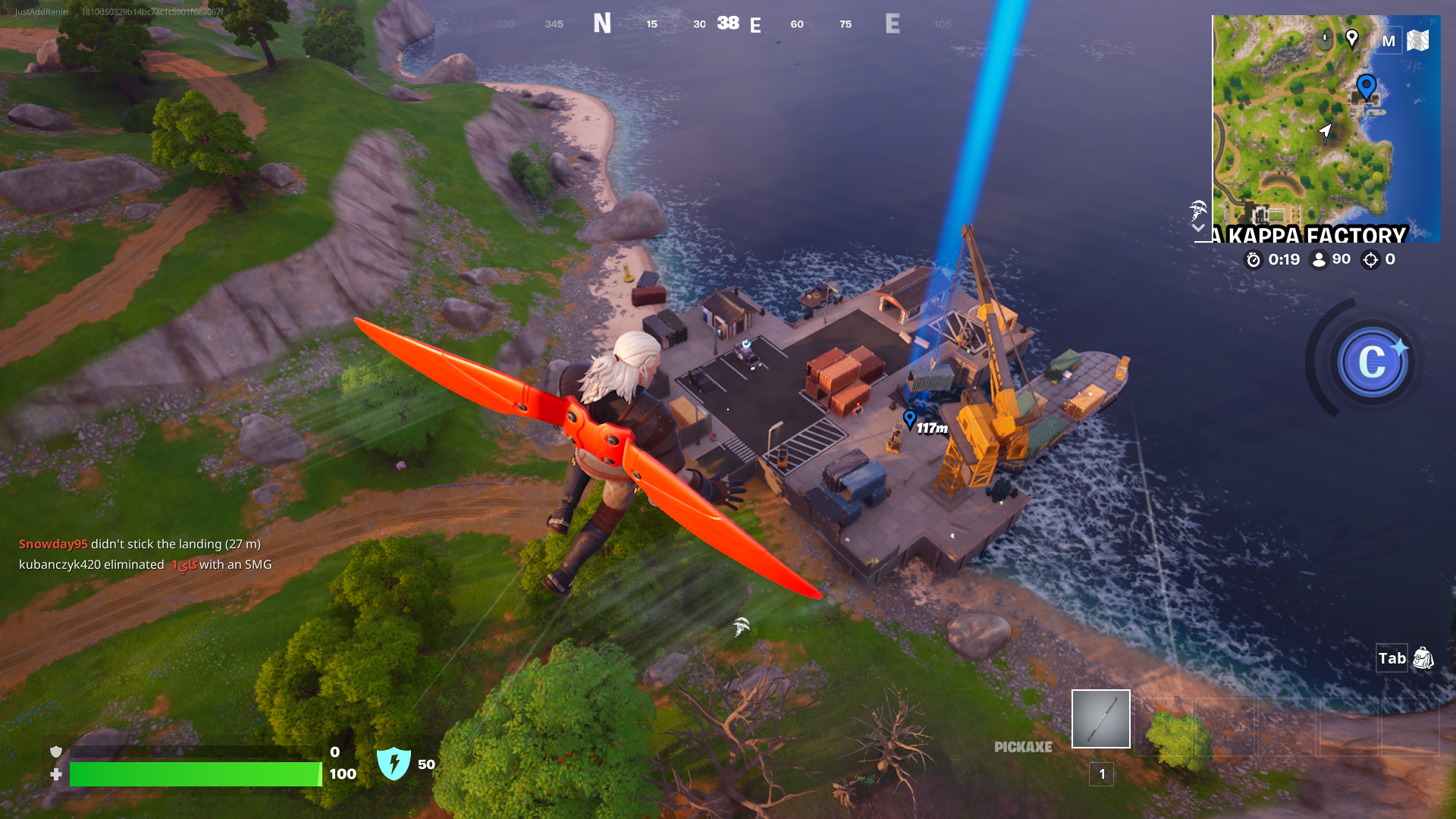Select the pickaxe in hotbar slot 1
Viewport: 1456px width, 819px height.
tap(1100, 718)
